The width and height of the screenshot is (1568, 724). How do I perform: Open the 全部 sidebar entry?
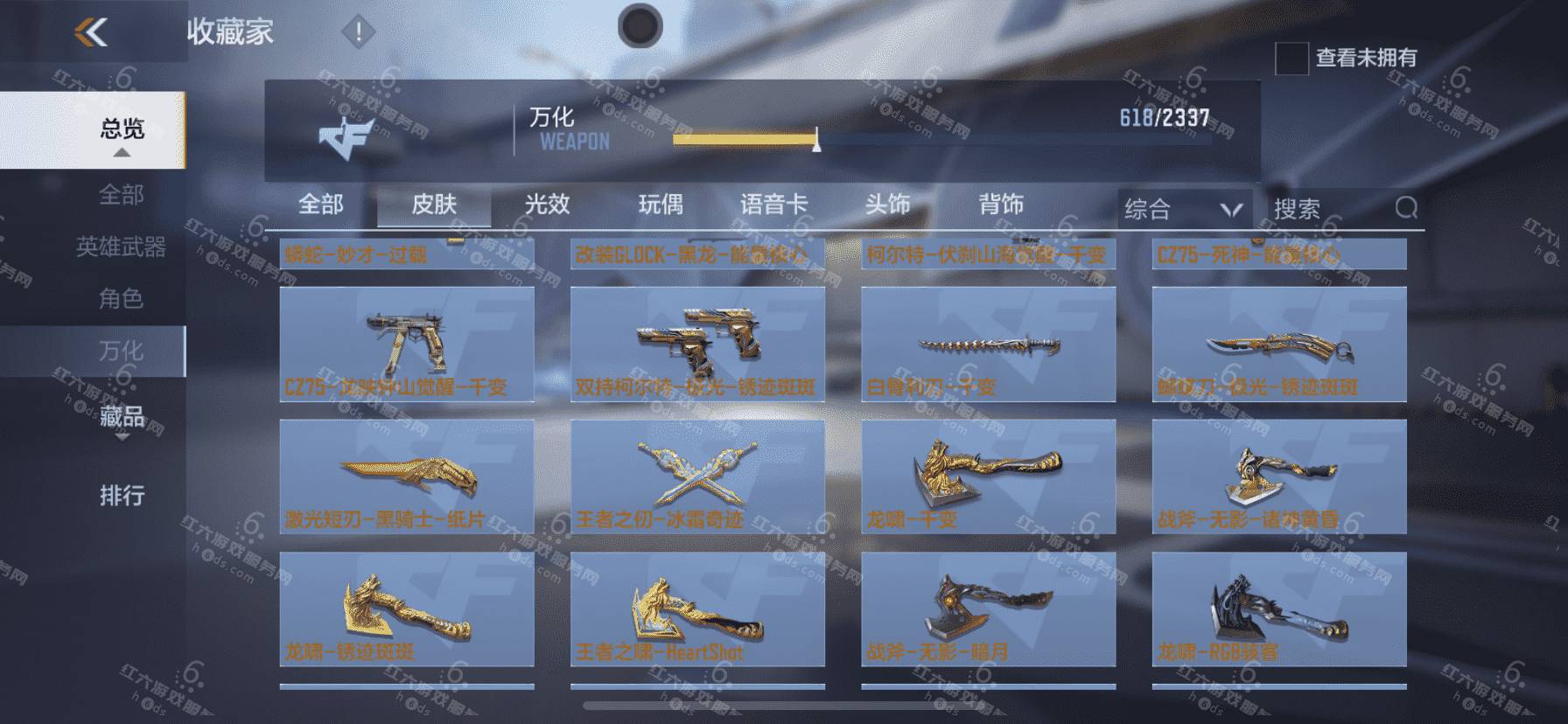122,194
